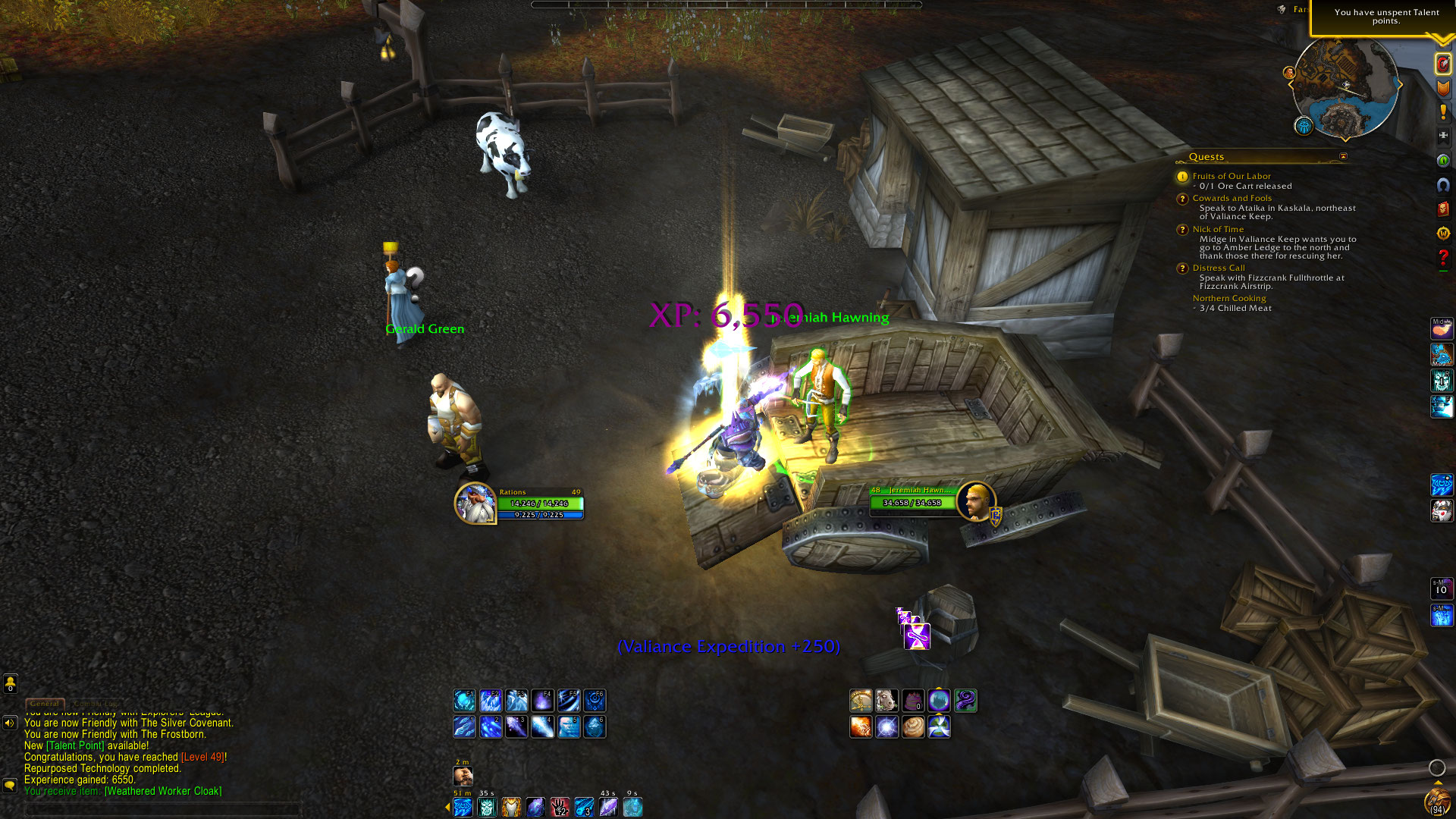The height and width of the screenshot is (819, 1456).
Task: Open the Weathered Worker Cloak item link
Action: tap(163, 792)
